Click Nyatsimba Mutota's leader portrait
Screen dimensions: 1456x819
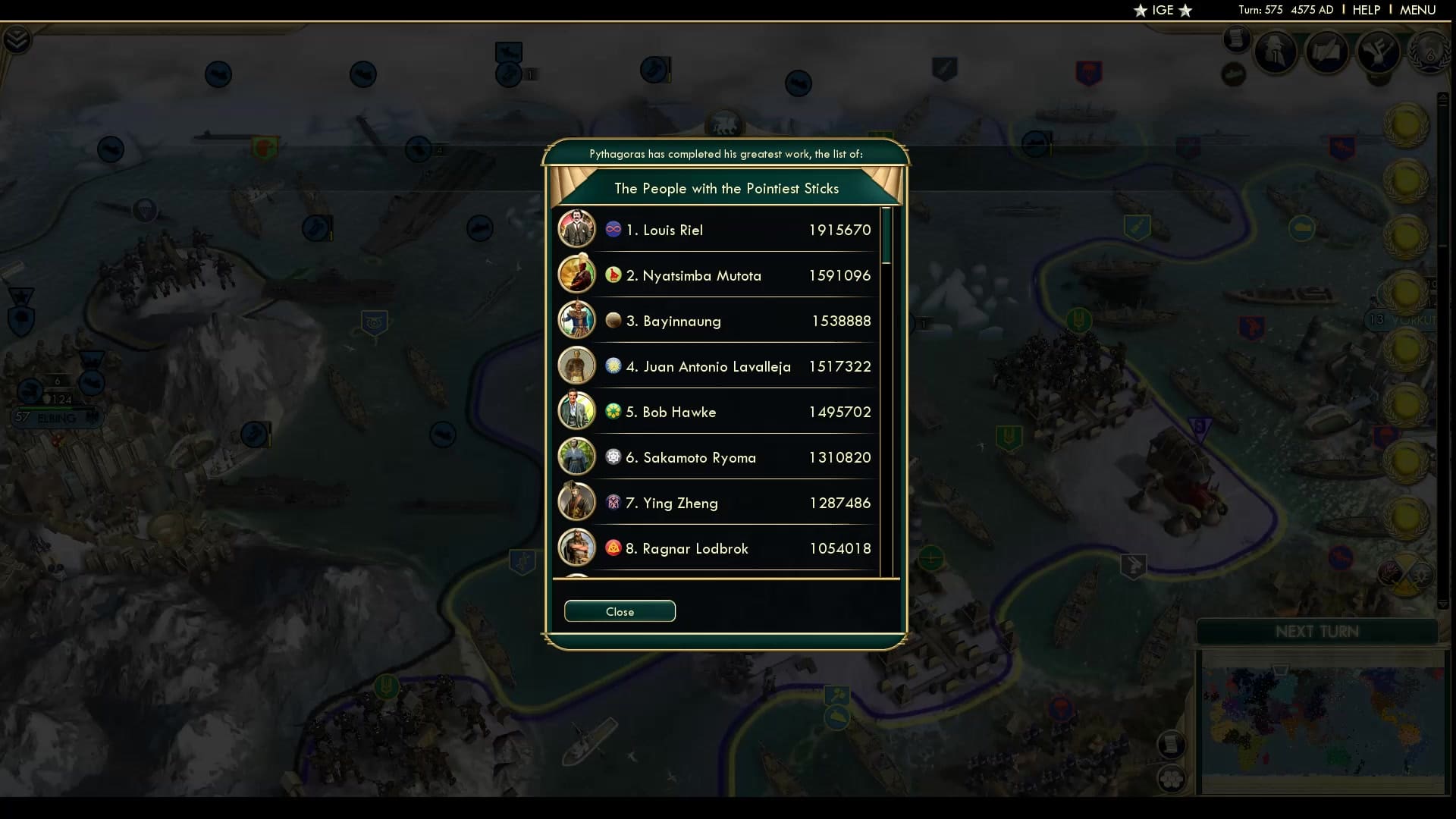tap(577, 275)
